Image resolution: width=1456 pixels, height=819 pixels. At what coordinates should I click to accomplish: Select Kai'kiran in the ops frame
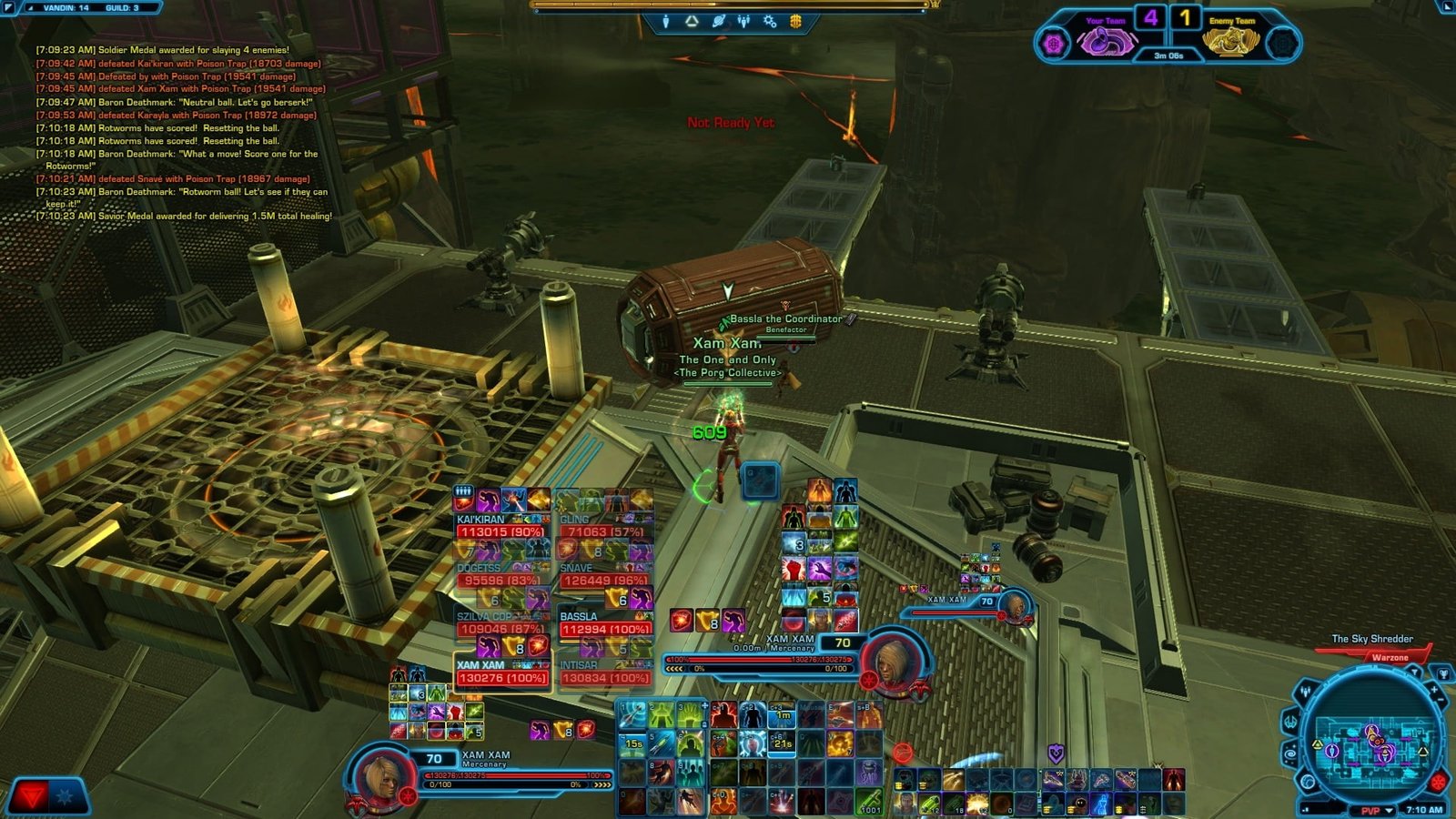[x=501, y=527]
